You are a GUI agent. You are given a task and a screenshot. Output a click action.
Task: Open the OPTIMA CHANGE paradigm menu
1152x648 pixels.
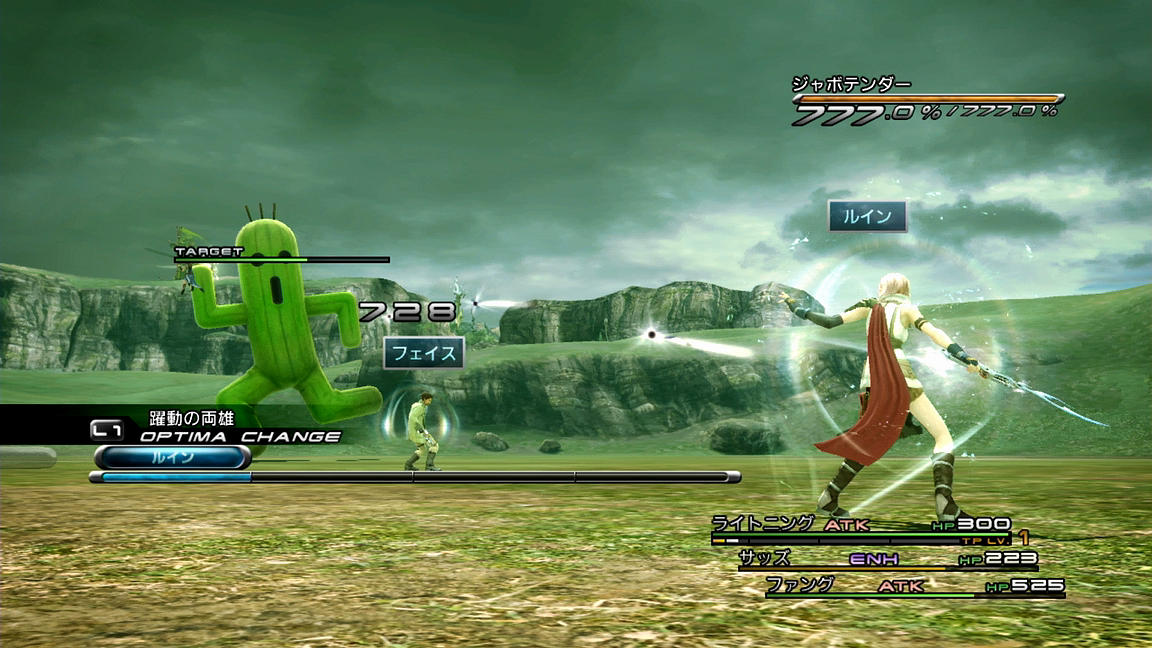240,436
